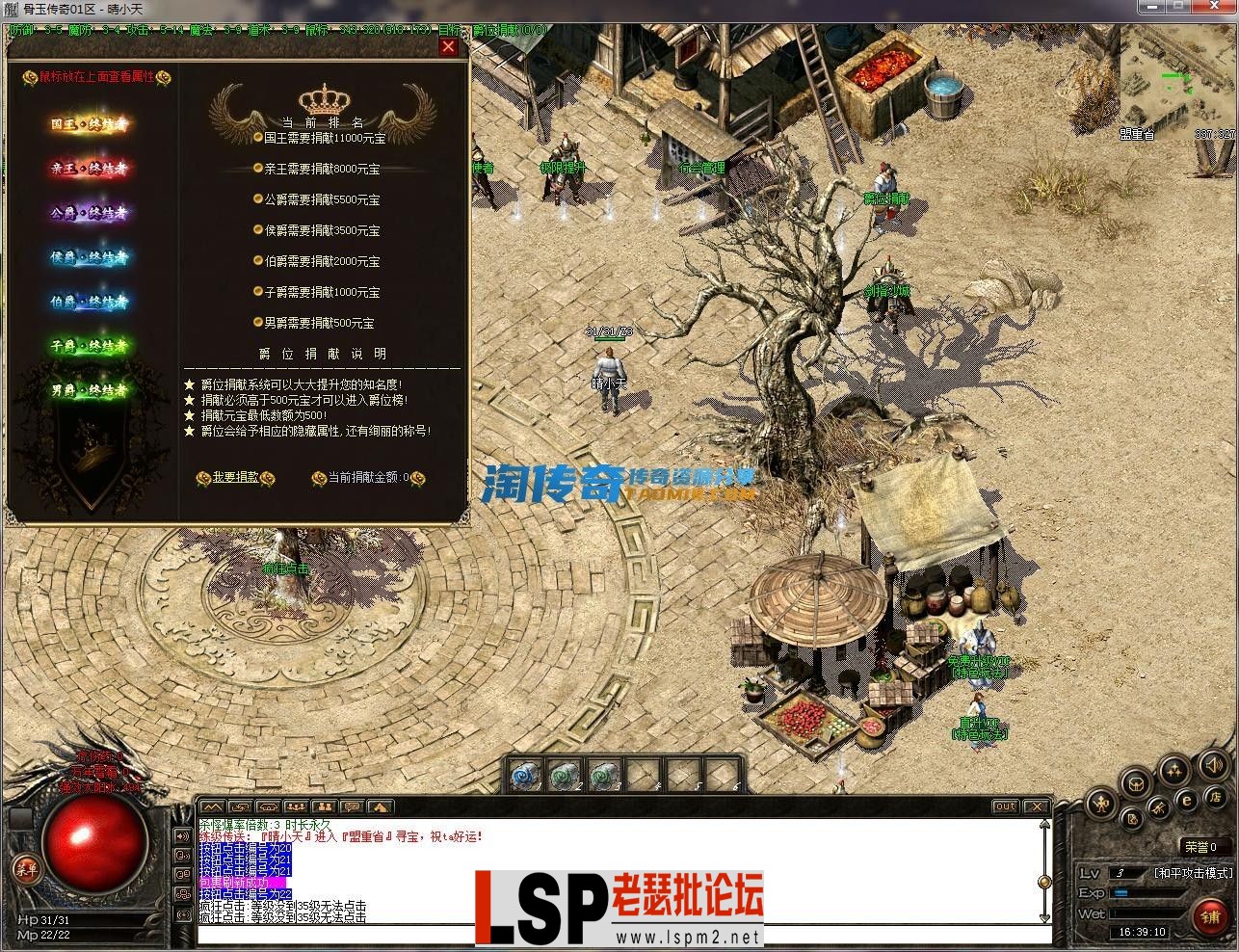Toggle the 和平攻击模式 mode label
1239x952 pixels.
tap(1194, 873)
